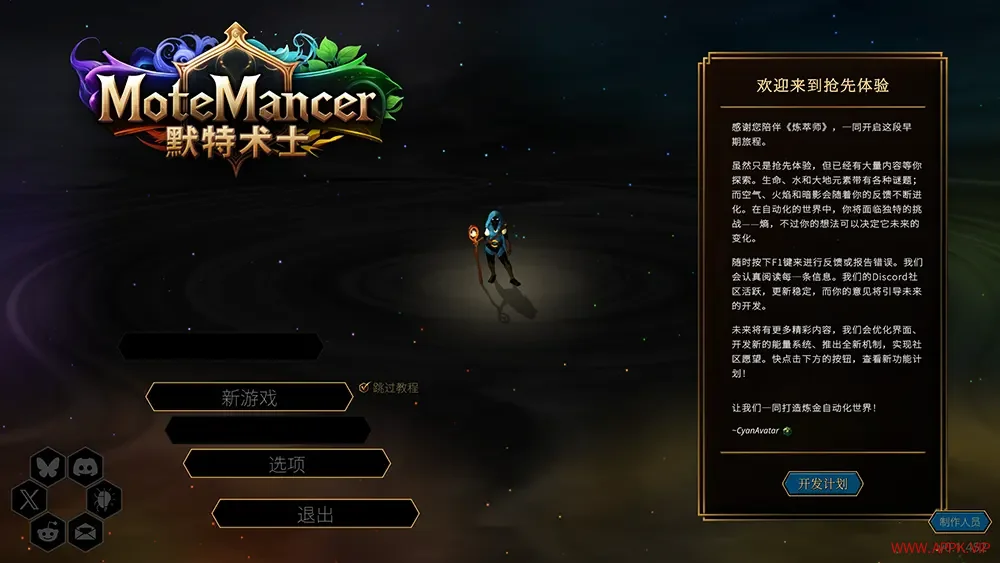Open the development roadmap (开发计划) button

point(822,484)
